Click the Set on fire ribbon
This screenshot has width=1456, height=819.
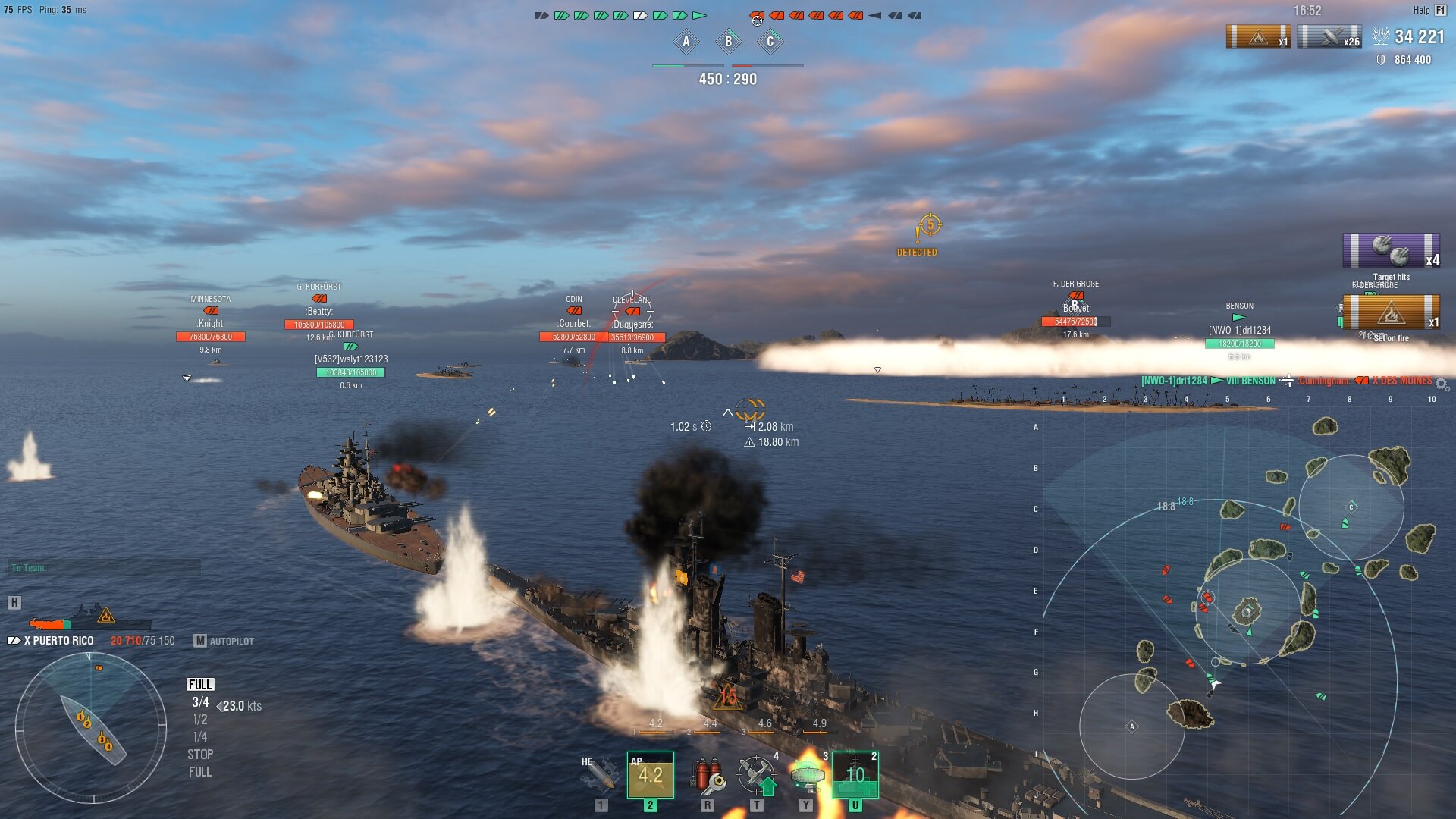pyautogui.click(x=1391, y=312)
